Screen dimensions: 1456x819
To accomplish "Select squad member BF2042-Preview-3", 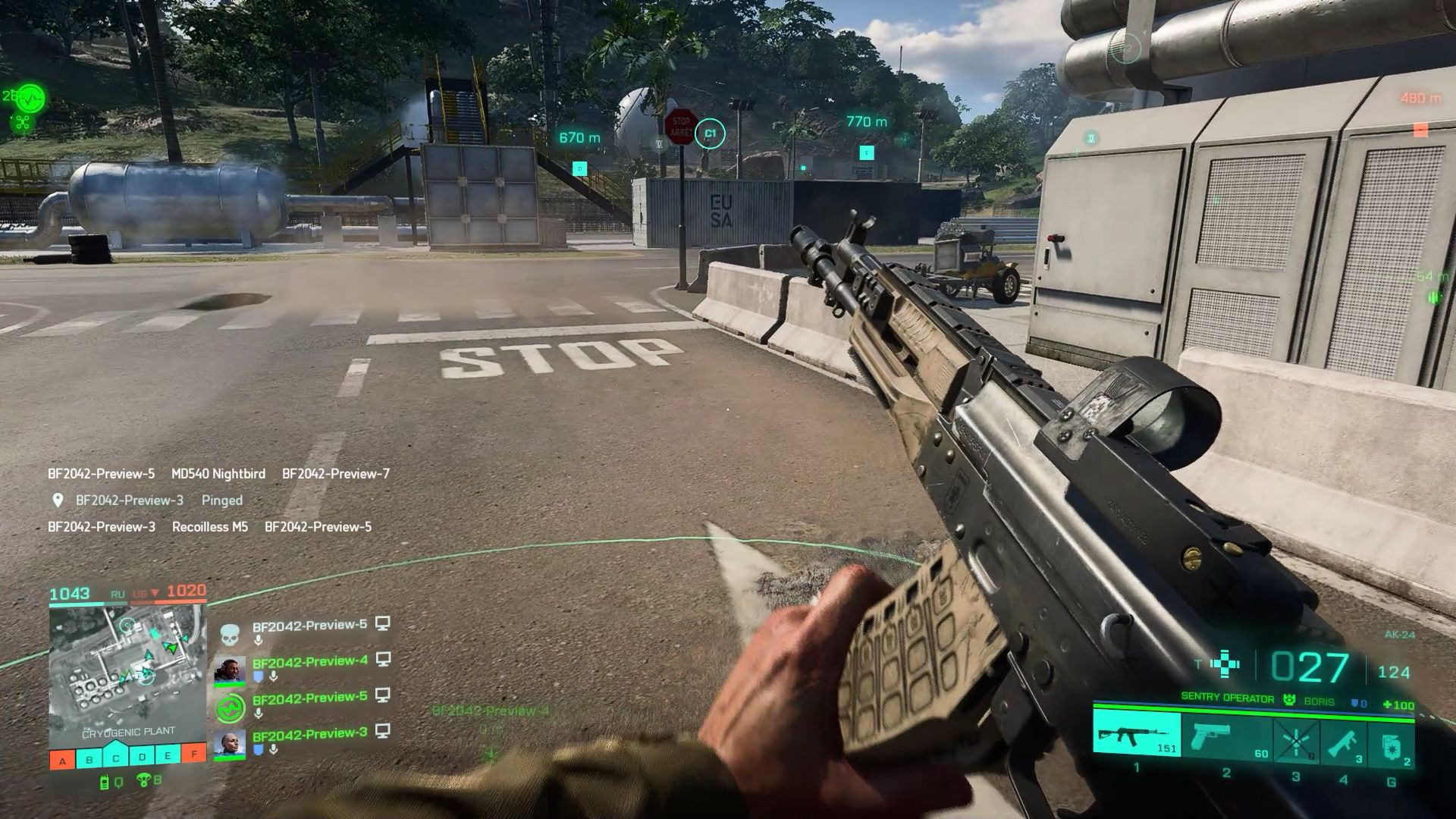I will coord(309,734).
